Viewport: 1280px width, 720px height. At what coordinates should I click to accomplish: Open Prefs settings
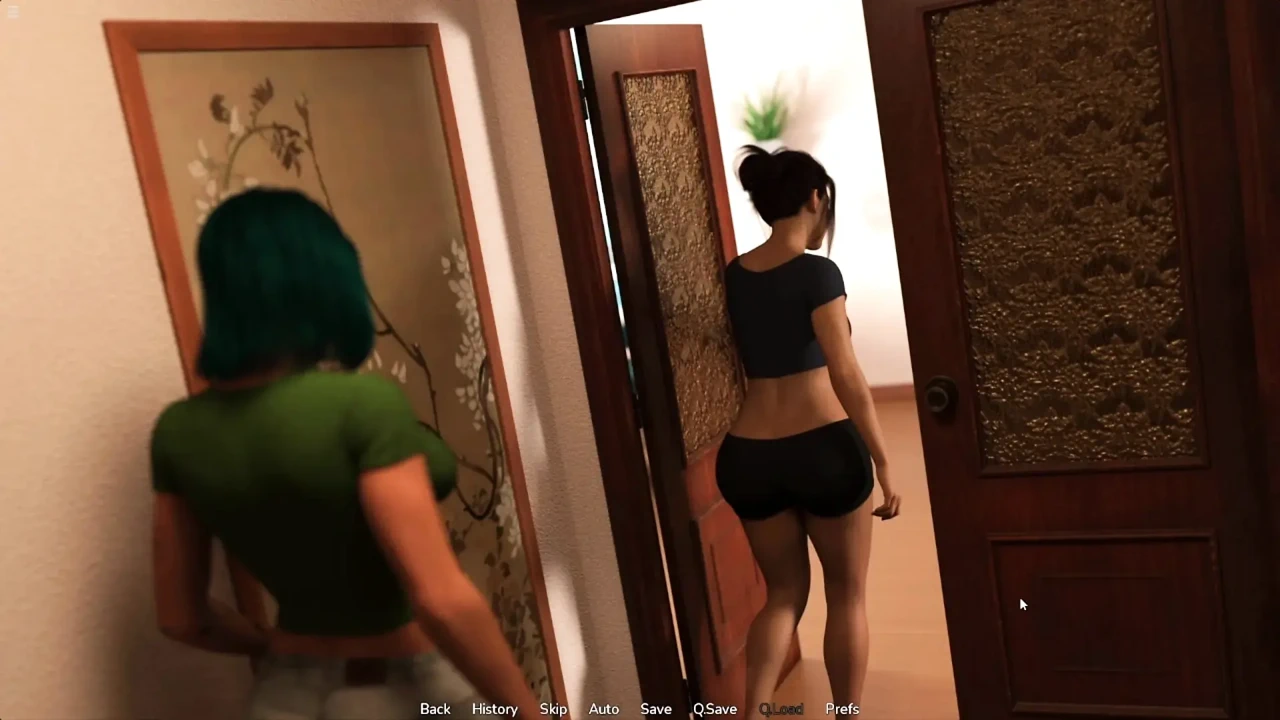[x=842, y=708]
